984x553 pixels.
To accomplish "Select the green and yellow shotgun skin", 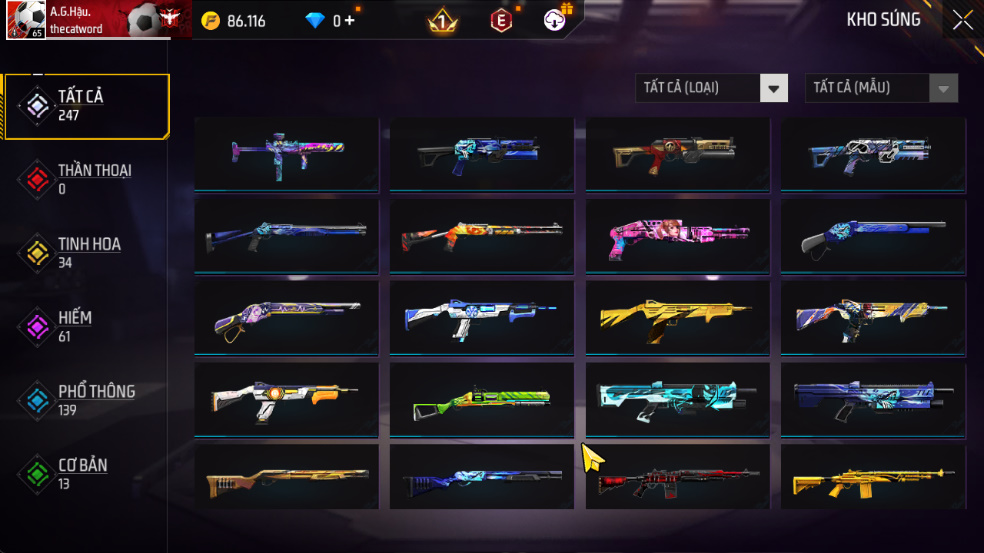I will point(481,399).
